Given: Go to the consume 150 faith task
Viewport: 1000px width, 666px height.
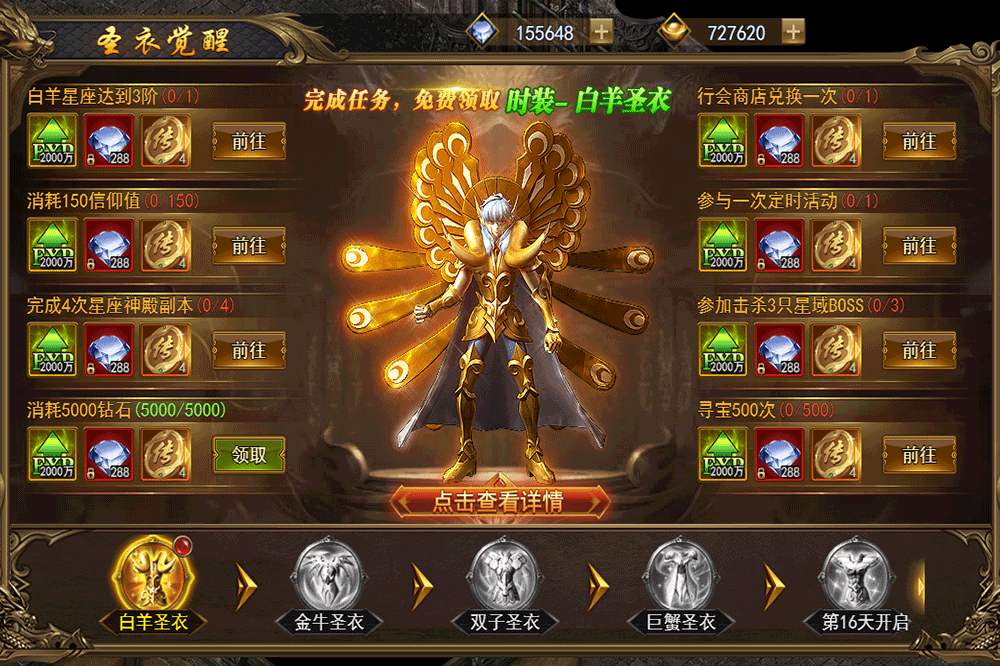Looking at the screenshot, I should click(x=249, y=246).
